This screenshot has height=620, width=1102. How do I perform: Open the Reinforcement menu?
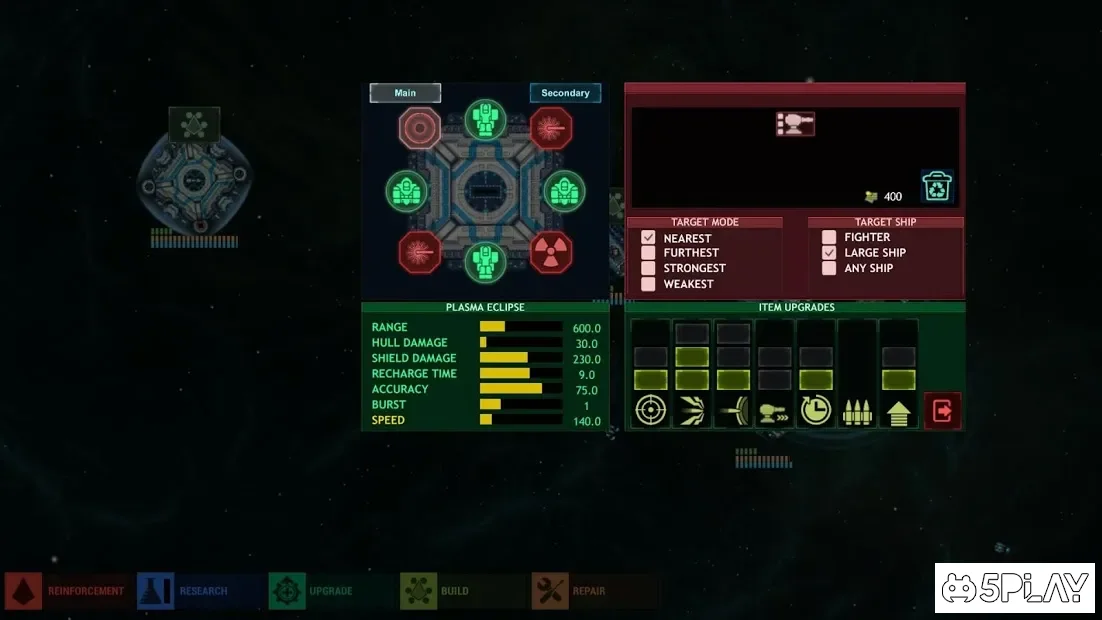66,591
